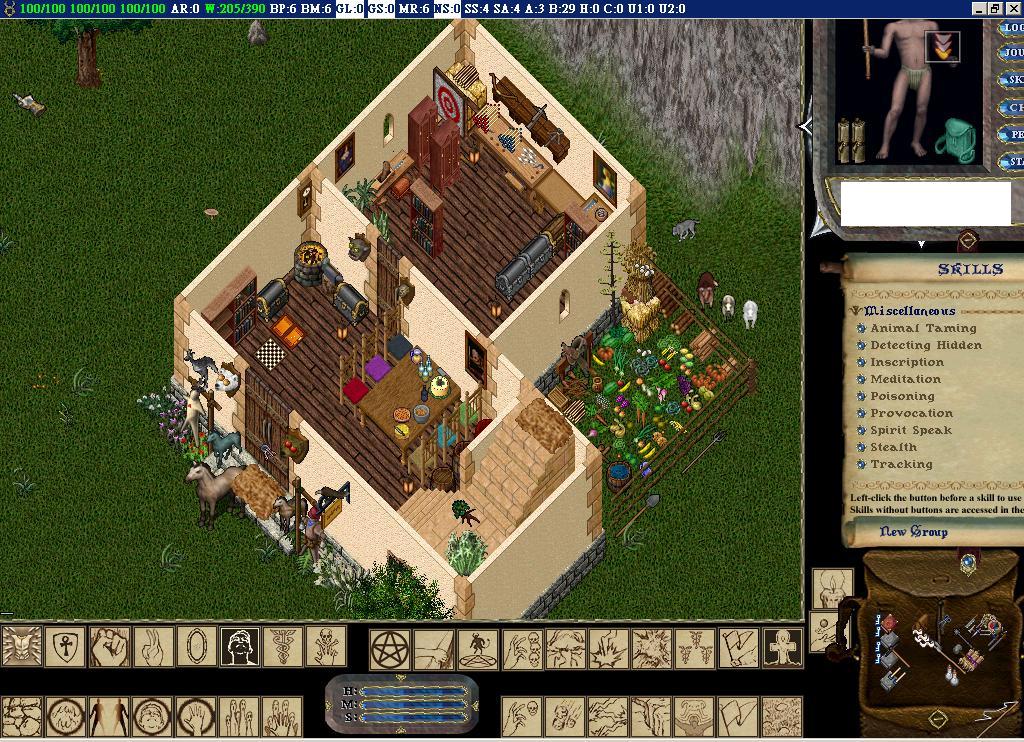Viewport: 1024px width, 742px height.
Task: Select the white-highlighted face spell icon
Action: click(240, 646)
